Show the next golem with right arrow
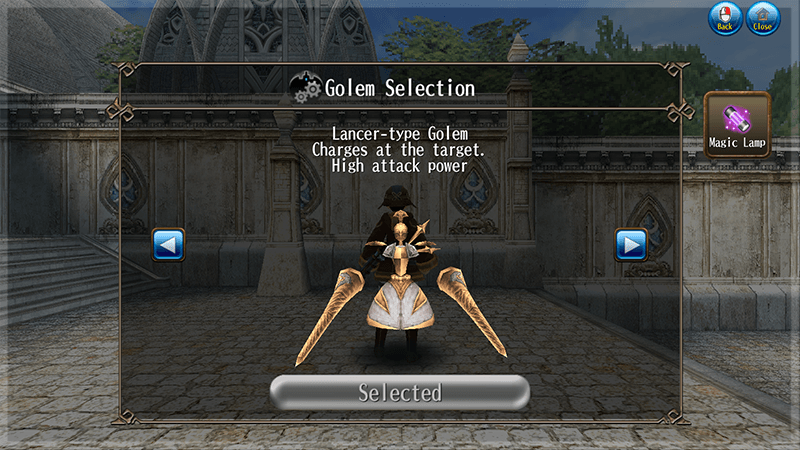 coord(631,244)
